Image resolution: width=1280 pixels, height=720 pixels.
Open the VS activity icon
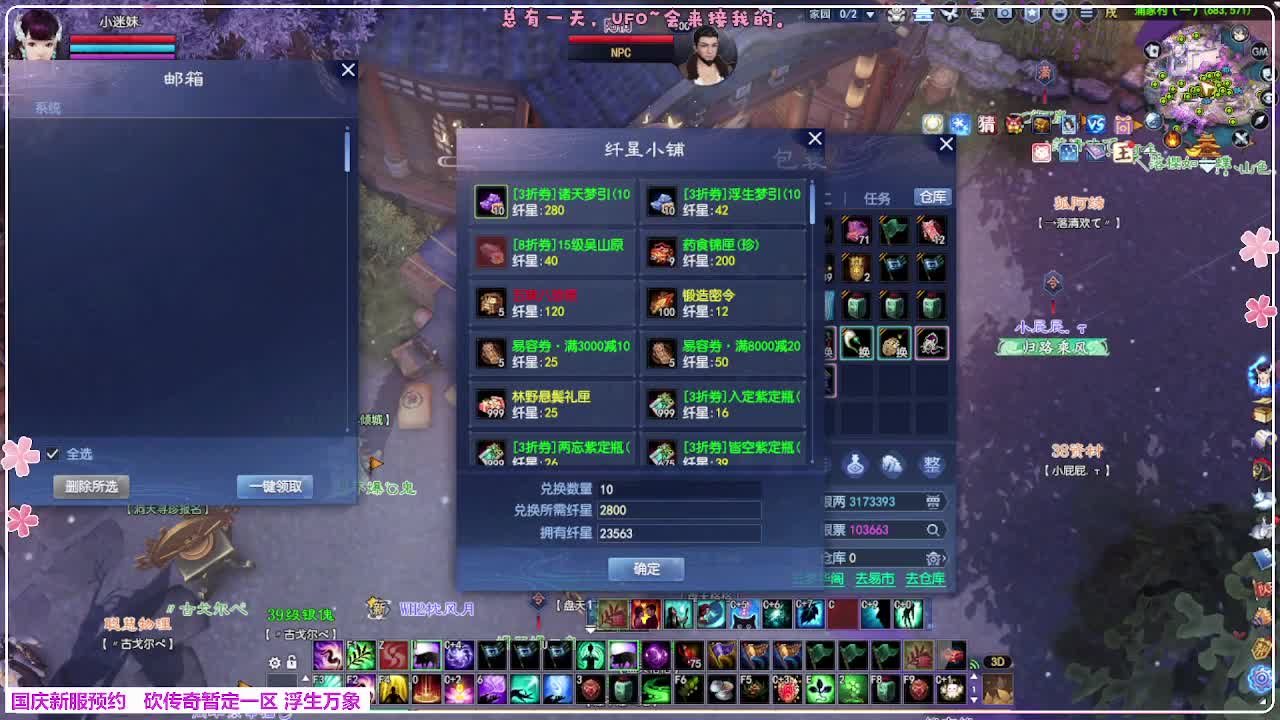[x=1095, y=124]
